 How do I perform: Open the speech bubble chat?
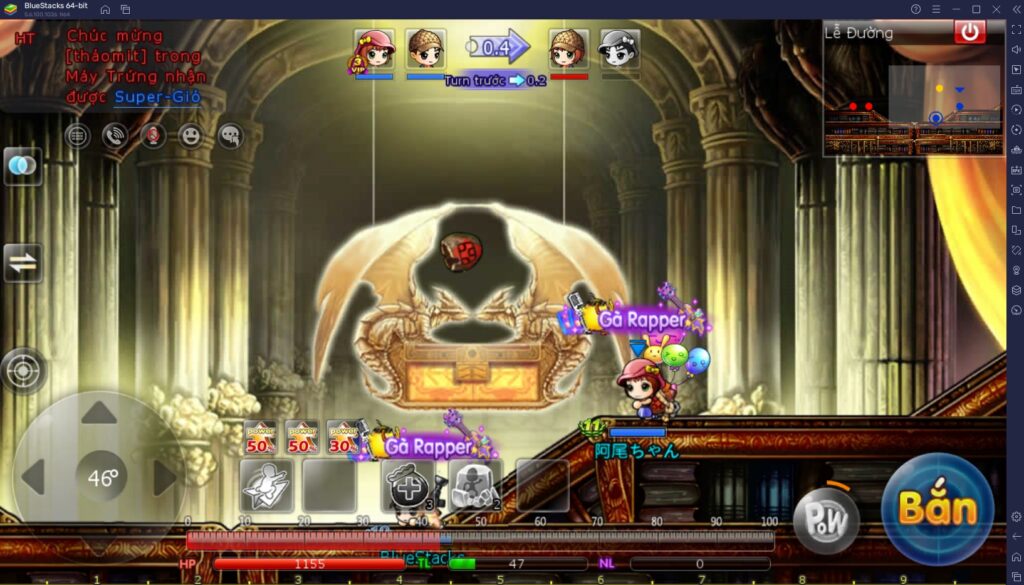[230, 136]
